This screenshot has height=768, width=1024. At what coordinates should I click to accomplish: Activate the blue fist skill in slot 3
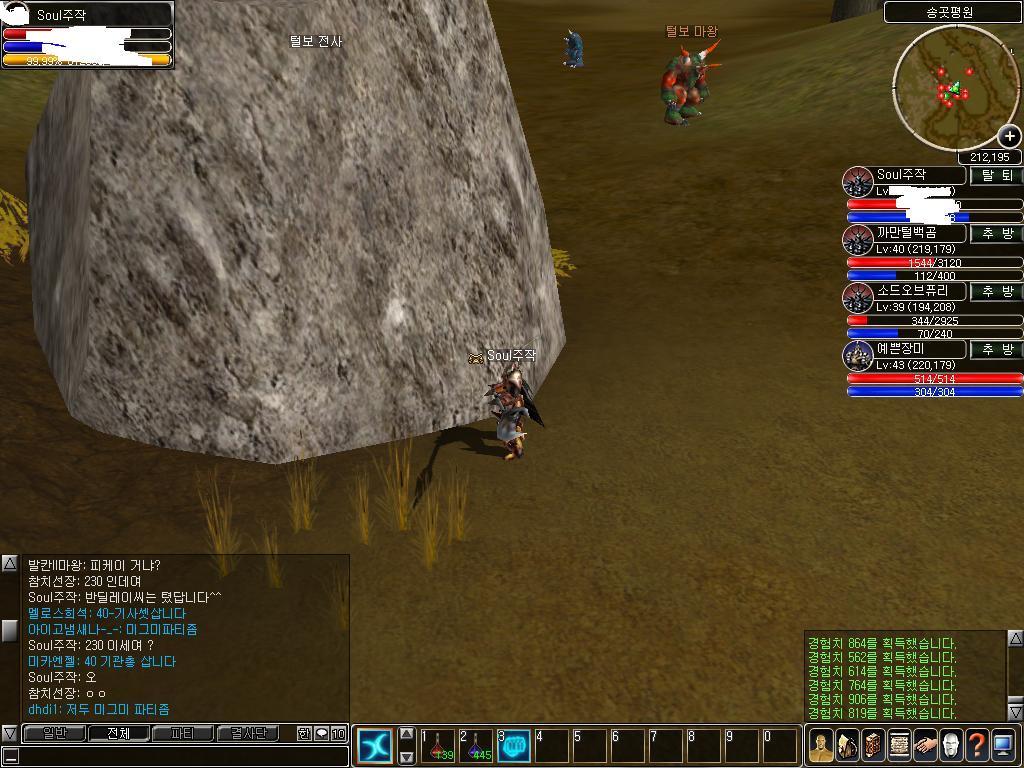tap(513, 746)
